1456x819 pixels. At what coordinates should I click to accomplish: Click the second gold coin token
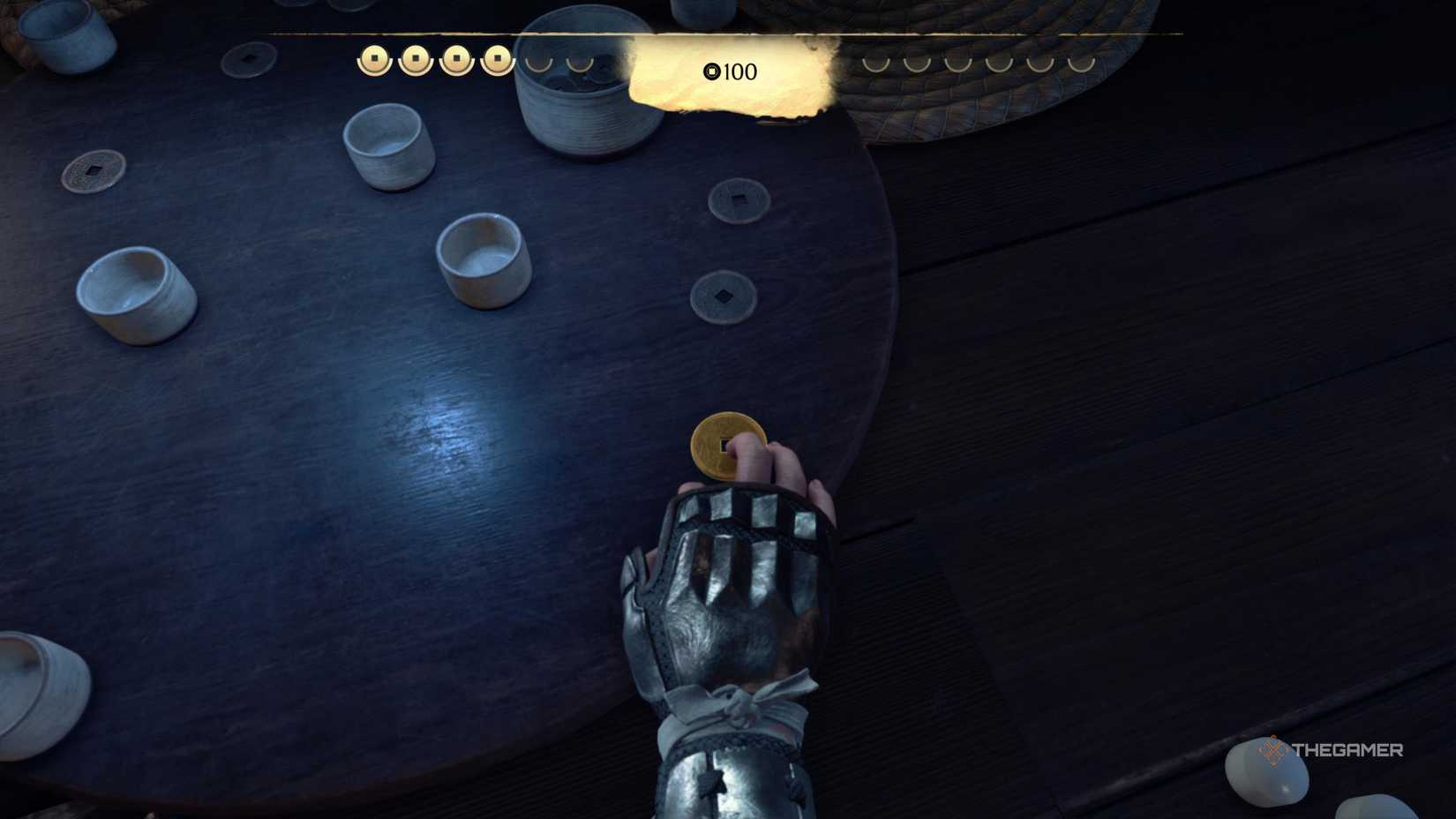(x=415, y=59)
